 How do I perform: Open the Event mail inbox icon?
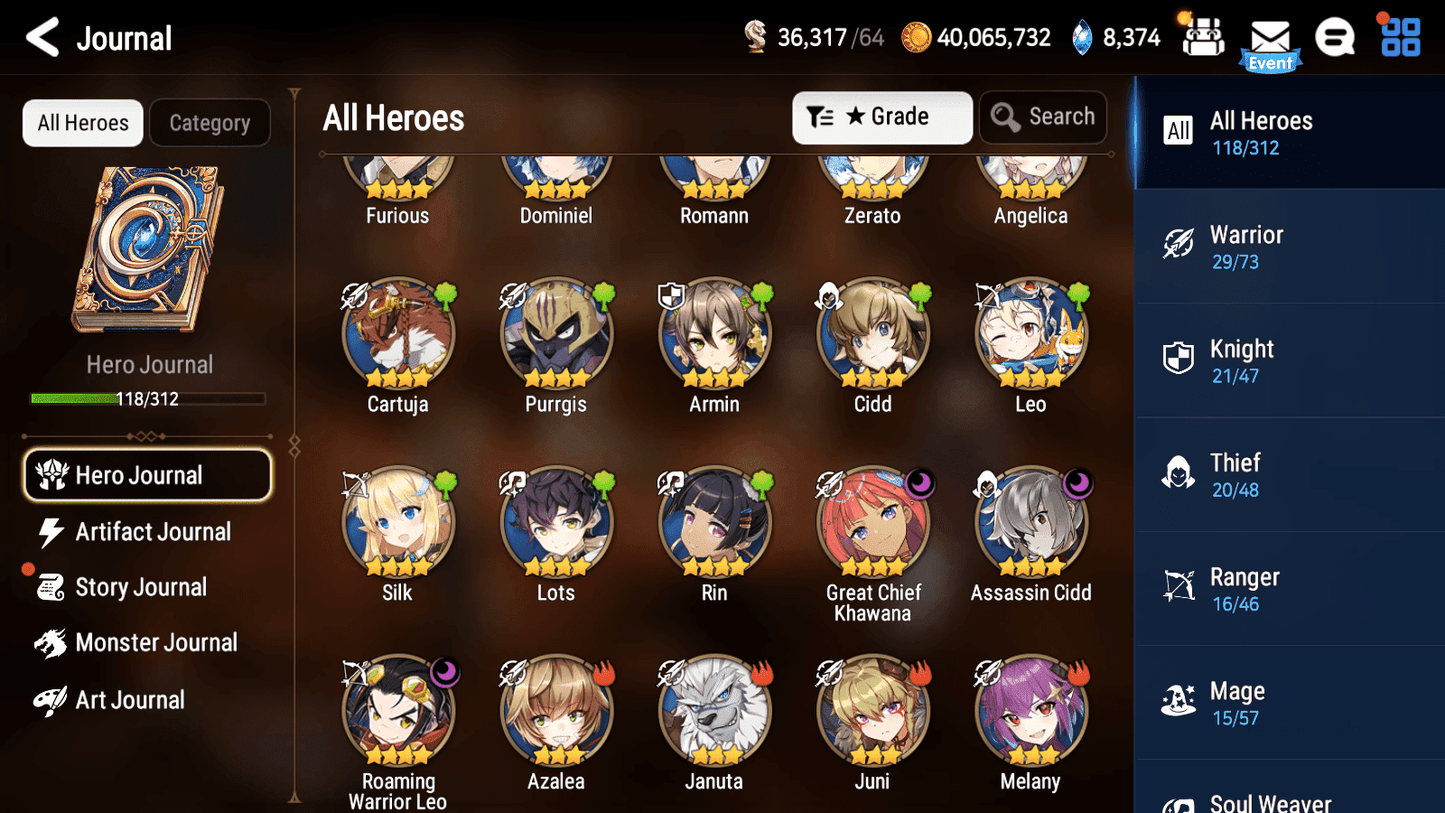pos(1271,38)
